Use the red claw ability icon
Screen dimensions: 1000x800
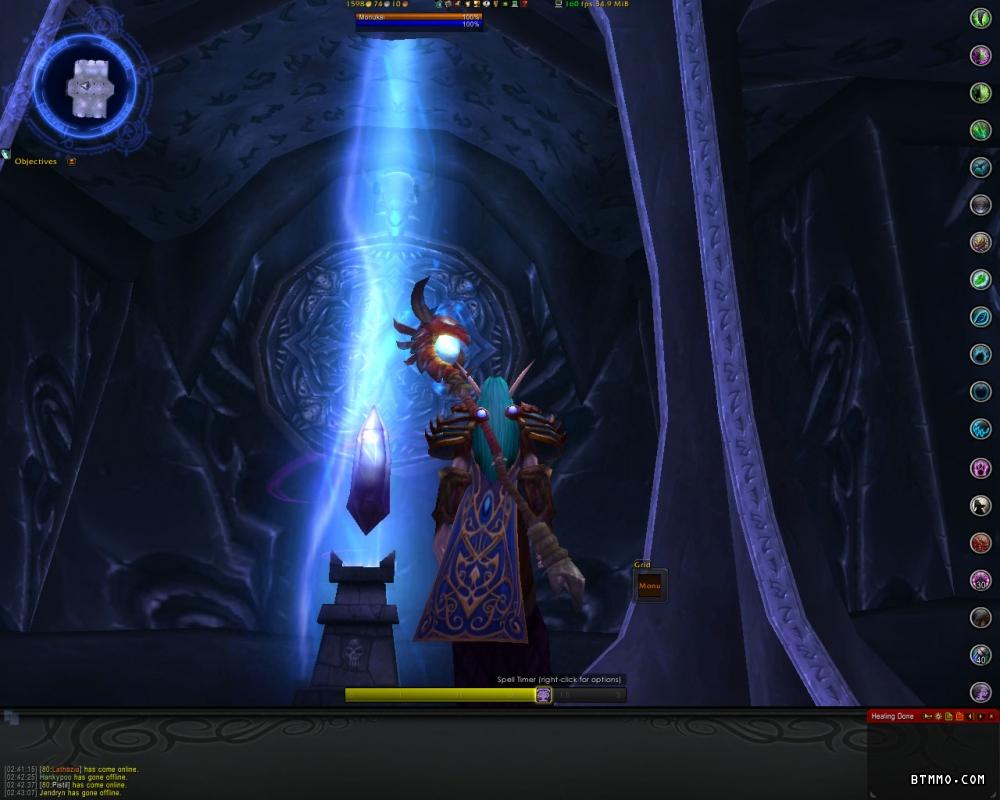981,543
